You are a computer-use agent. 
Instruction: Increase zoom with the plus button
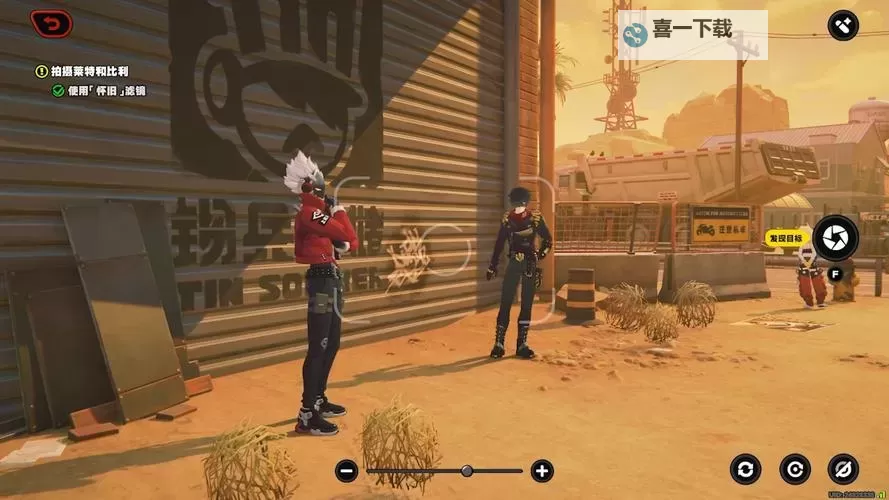(x=542, y=470)
